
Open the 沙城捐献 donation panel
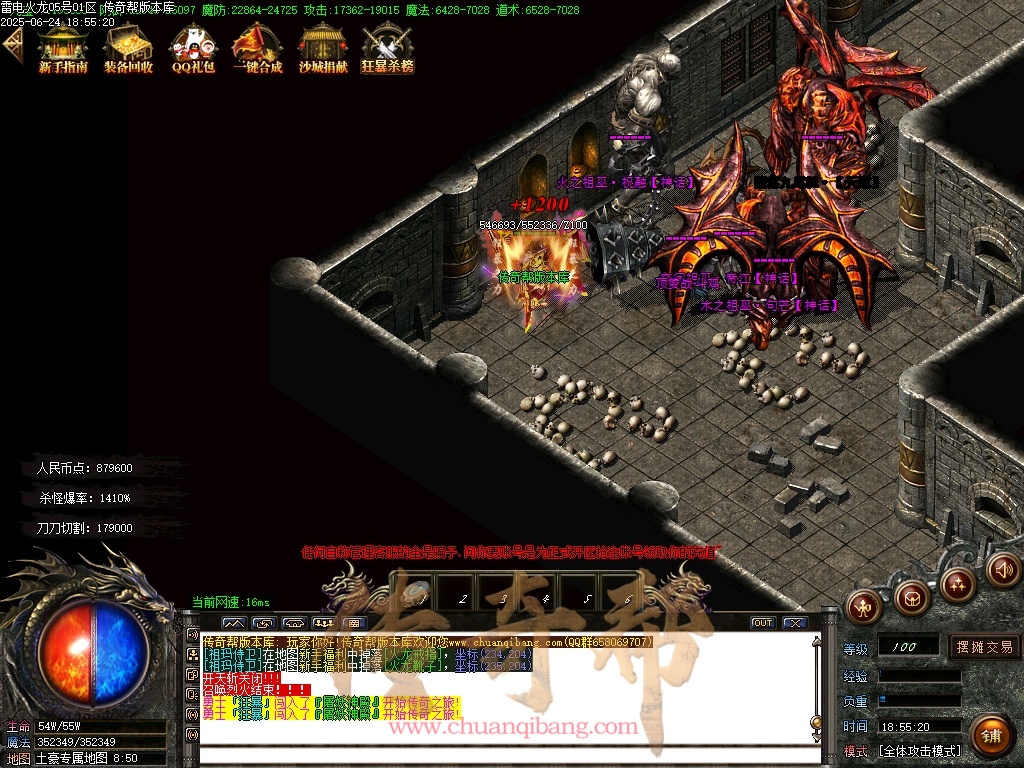click(x=323, y=48)
